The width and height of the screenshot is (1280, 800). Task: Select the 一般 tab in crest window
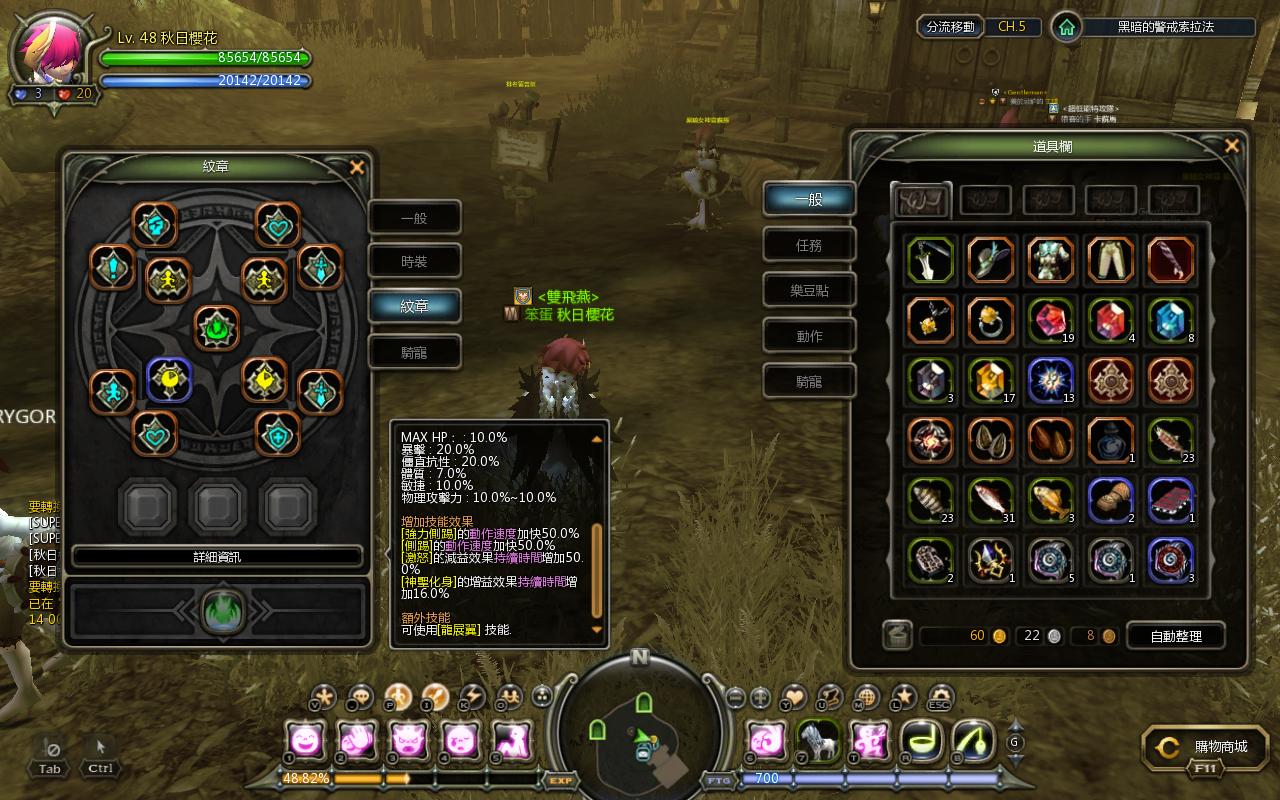coord(414,218)
